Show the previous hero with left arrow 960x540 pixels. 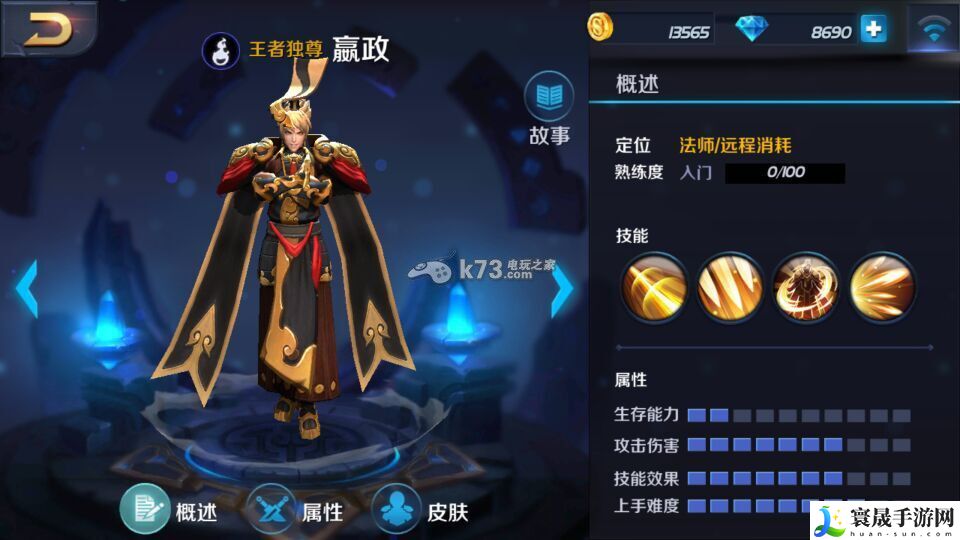tap(26, 289)
